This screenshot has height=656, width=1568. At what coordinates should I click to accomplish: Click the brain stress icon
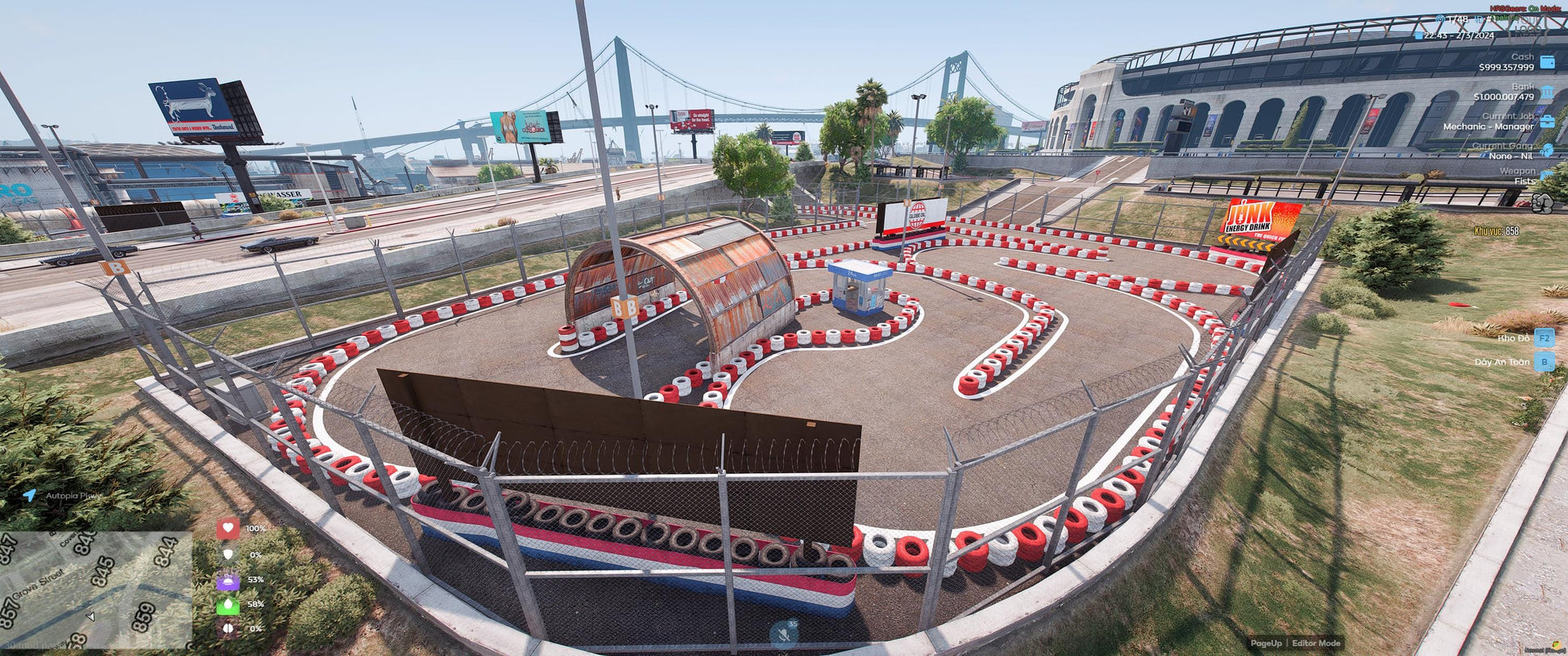click(x=228, y=629)
